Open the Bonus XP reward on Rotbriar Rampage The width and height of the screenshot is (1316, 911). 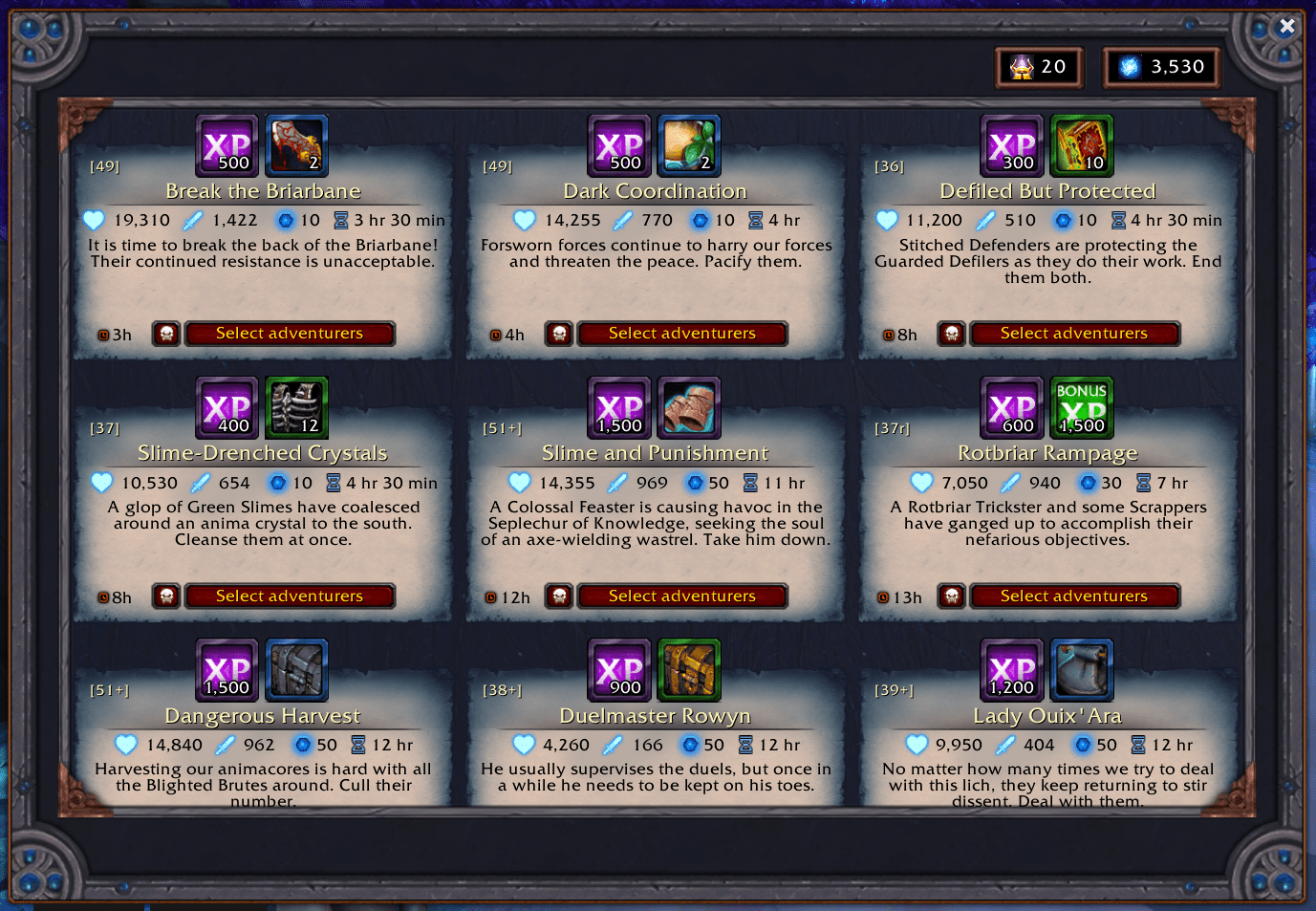[x=1082, y=407]
